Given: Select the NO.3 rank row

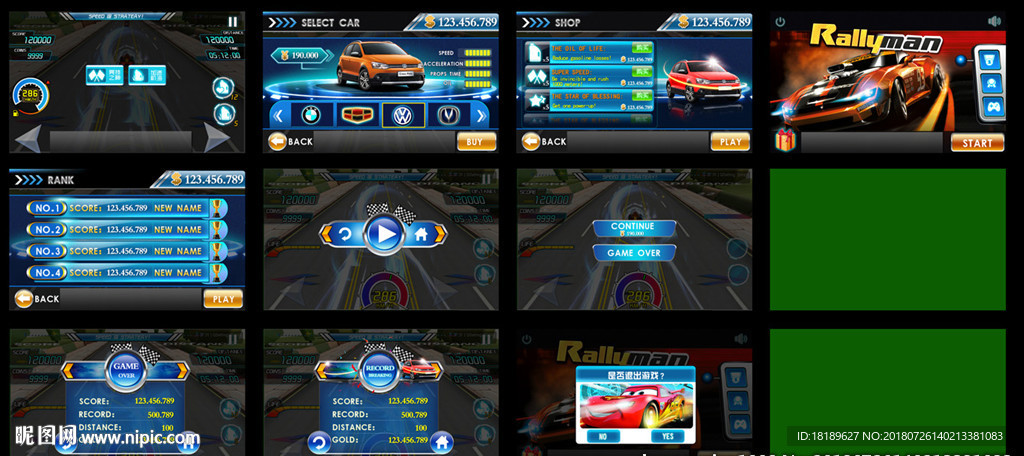Looking at the screenshot, I should tap(127, 251).
